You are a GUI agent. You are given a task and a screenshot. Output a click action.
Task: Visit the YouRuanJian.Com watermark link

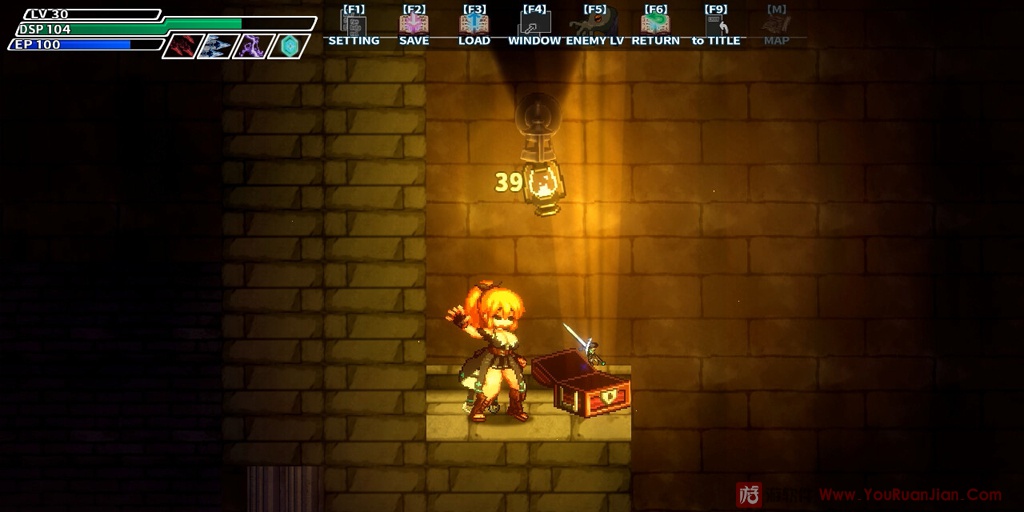910,494
